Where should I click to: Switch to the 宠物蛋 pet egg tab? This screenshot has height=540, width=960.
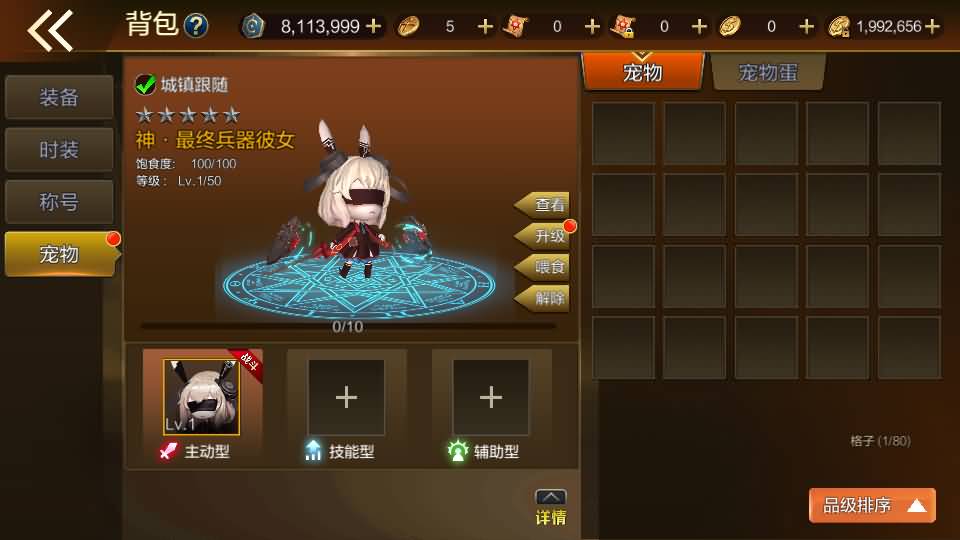point(768,72)
